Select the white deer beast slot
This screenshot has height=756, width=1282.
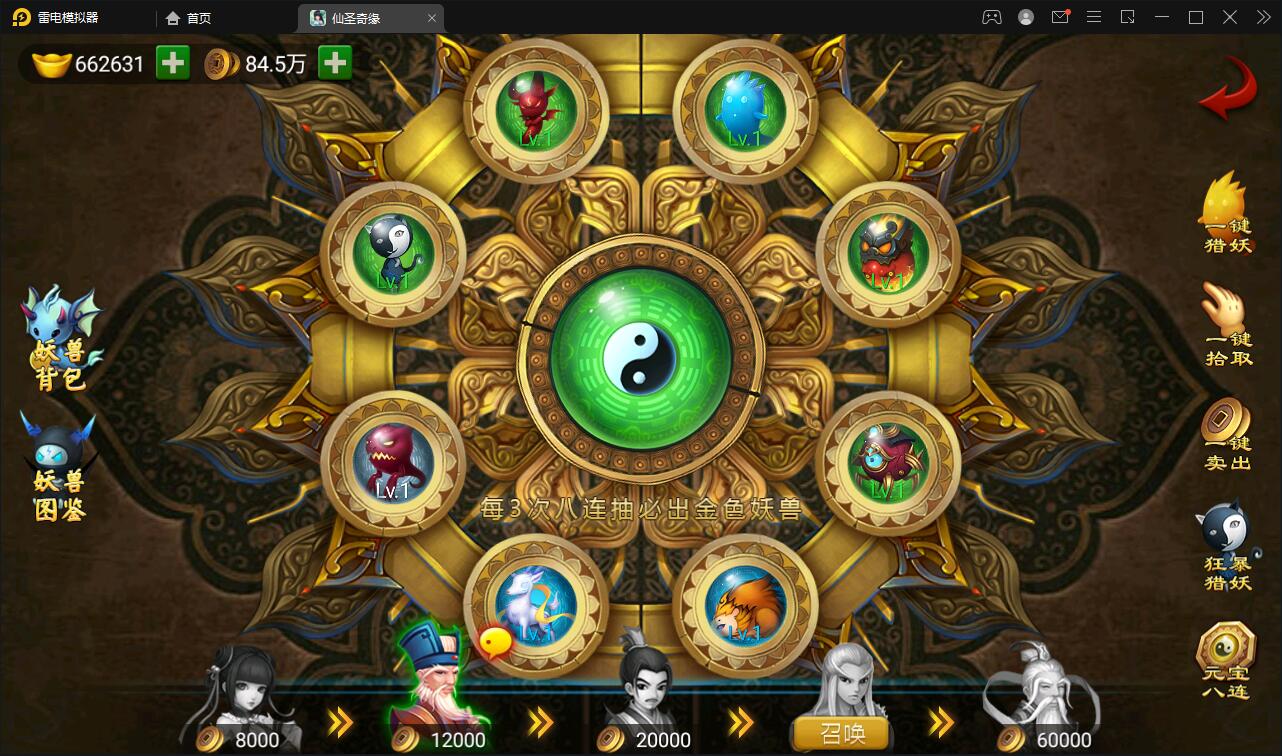(536, 605)
